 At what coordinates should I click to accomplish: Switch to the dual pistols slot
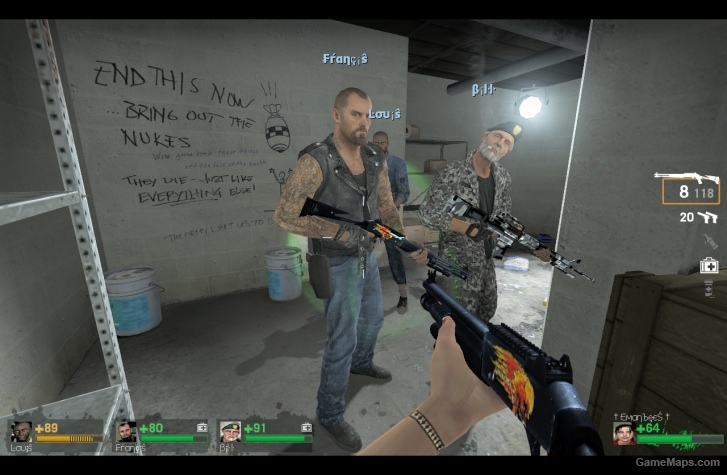tap(706, 217)
